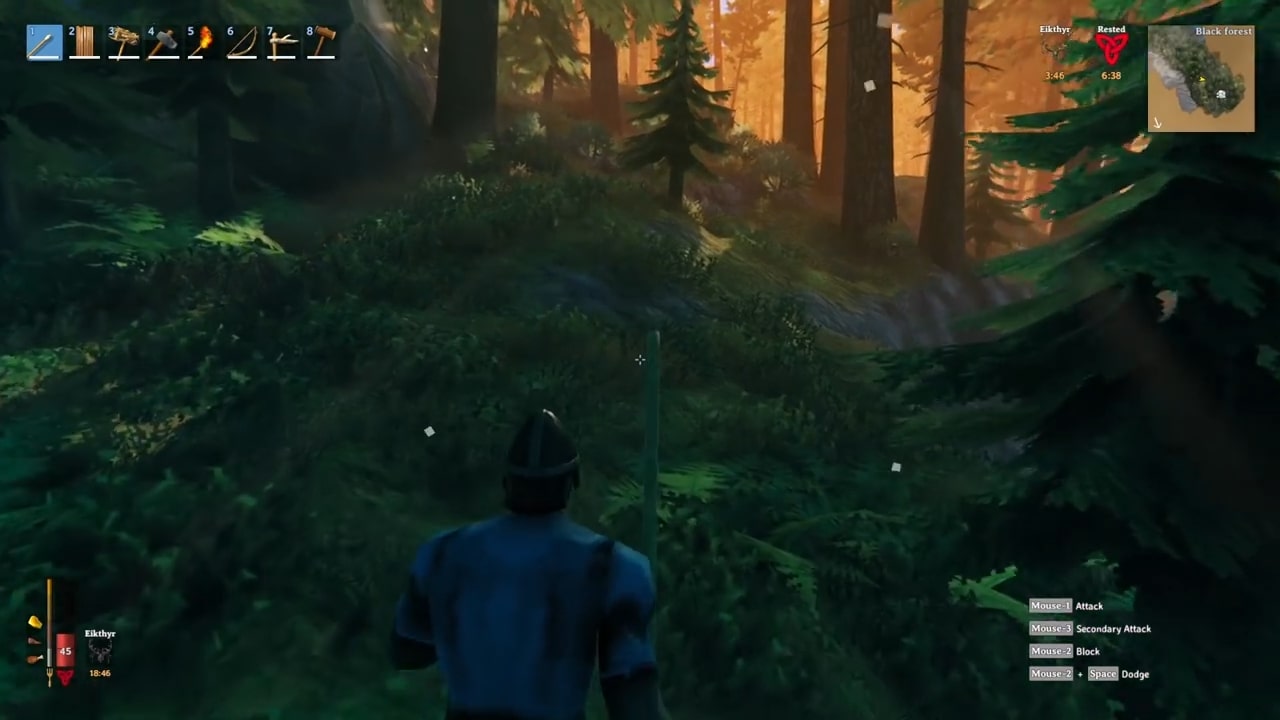This screenshot has width=1280, height=720.
Task: Choose the wooden hammer in slot 8
Action: pos(321,43)
